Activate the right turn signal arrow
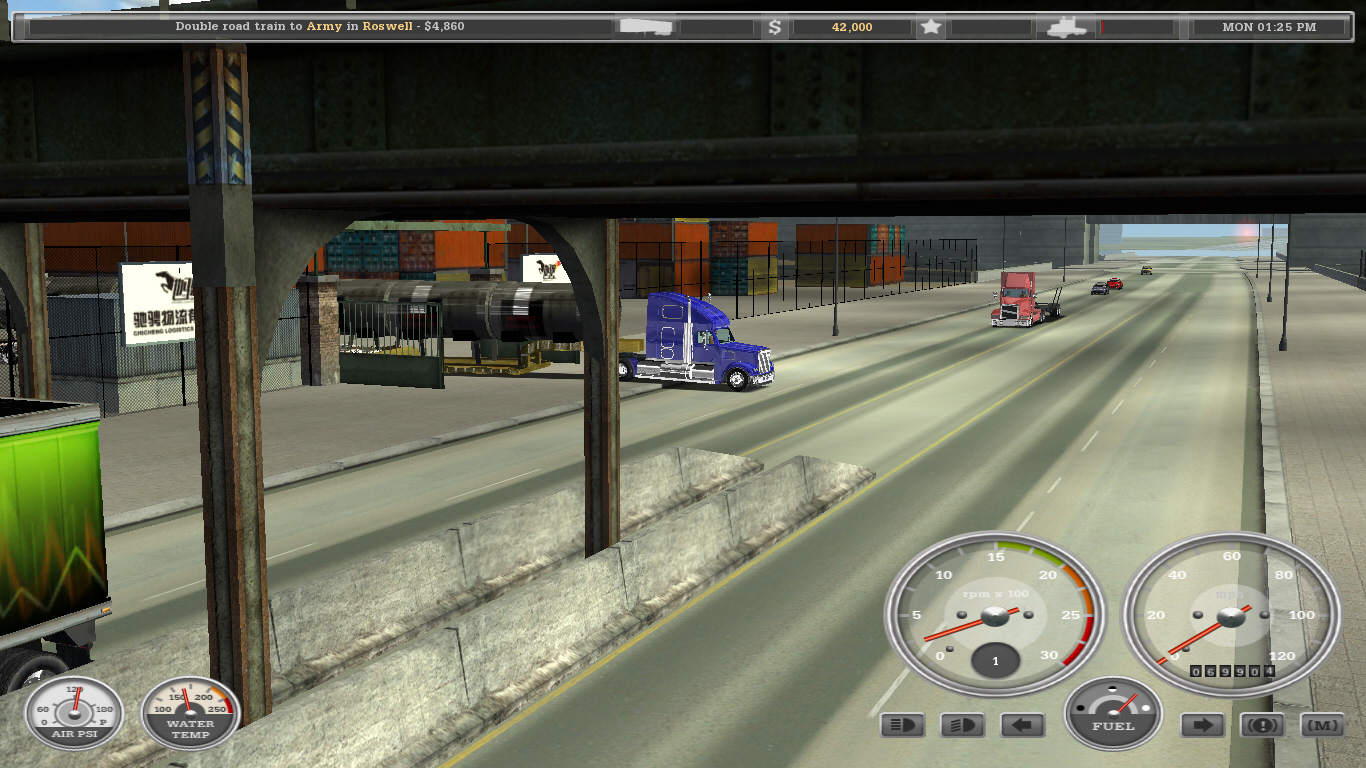The width and height of the screenshot is (1366, 768). click(1203, 725)
